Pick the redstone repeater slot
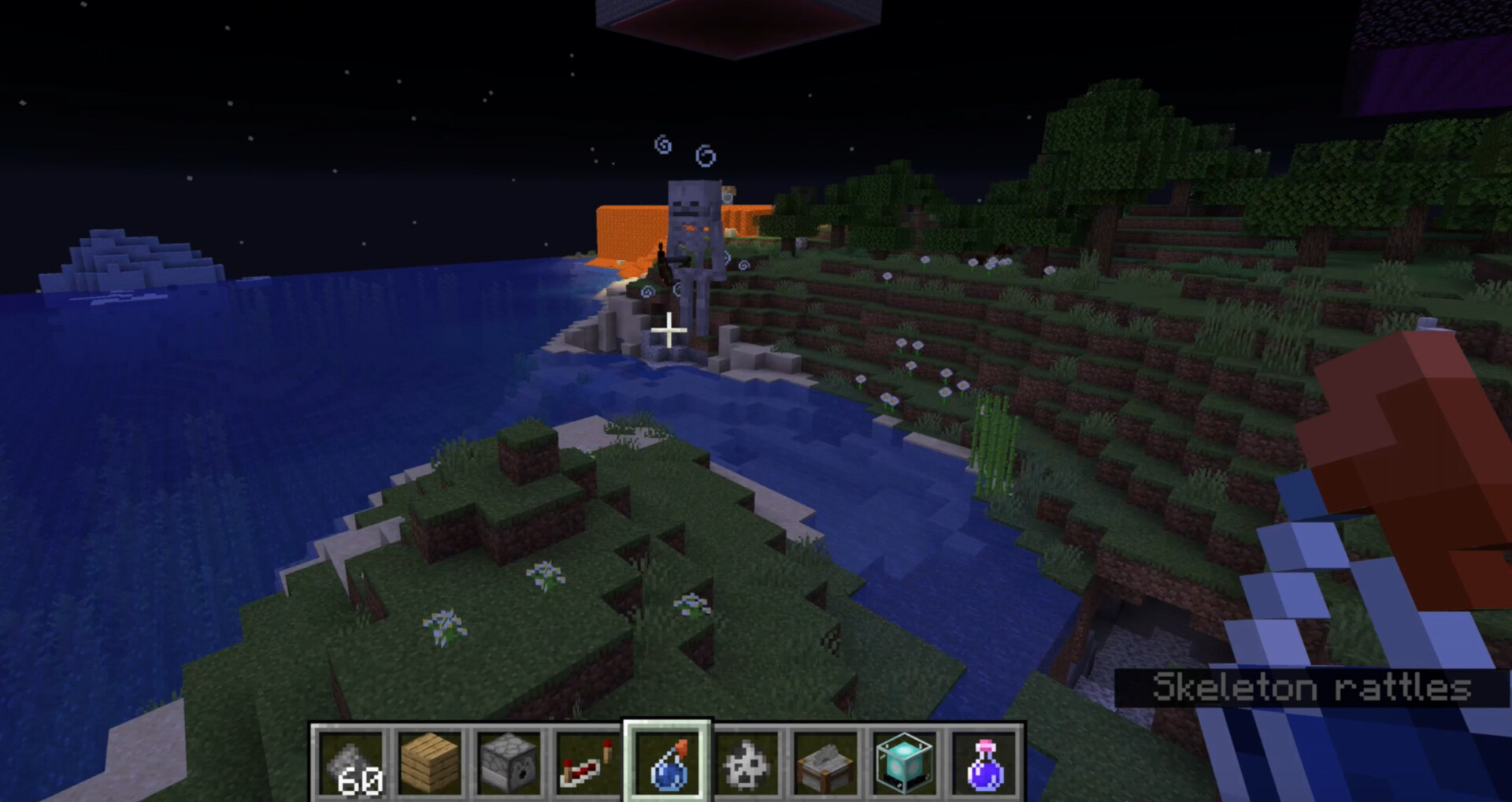 588,763
